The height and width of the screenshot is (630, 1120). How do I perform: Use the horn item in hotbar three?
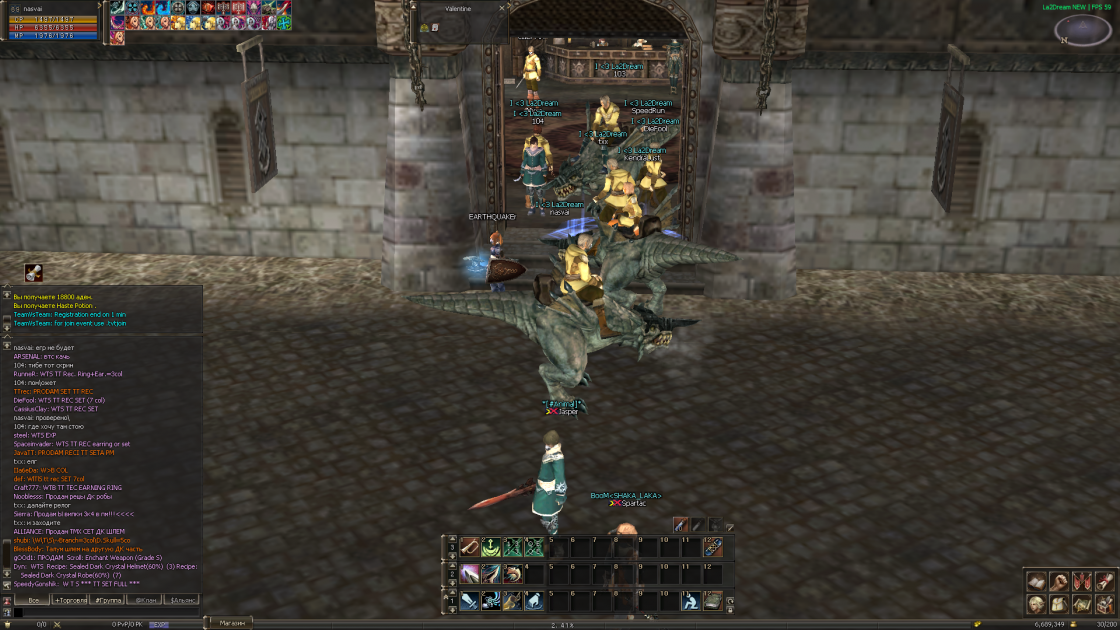click(469, 548)
